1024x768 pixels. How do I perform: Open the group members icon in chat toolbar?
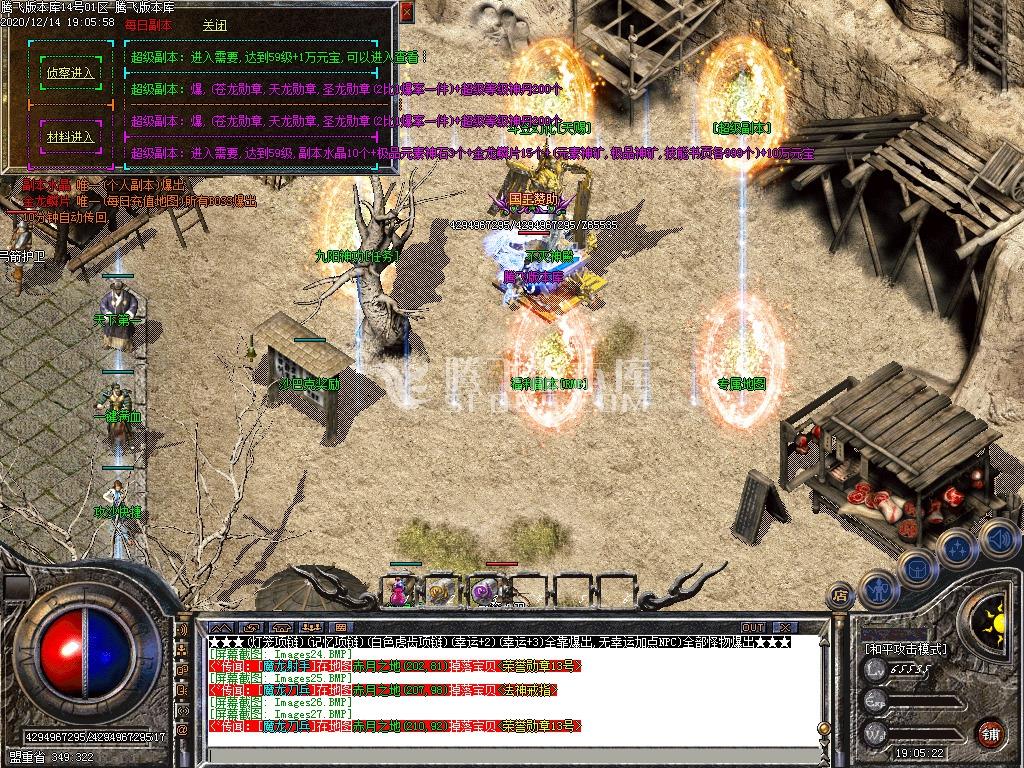pos(311,627)
